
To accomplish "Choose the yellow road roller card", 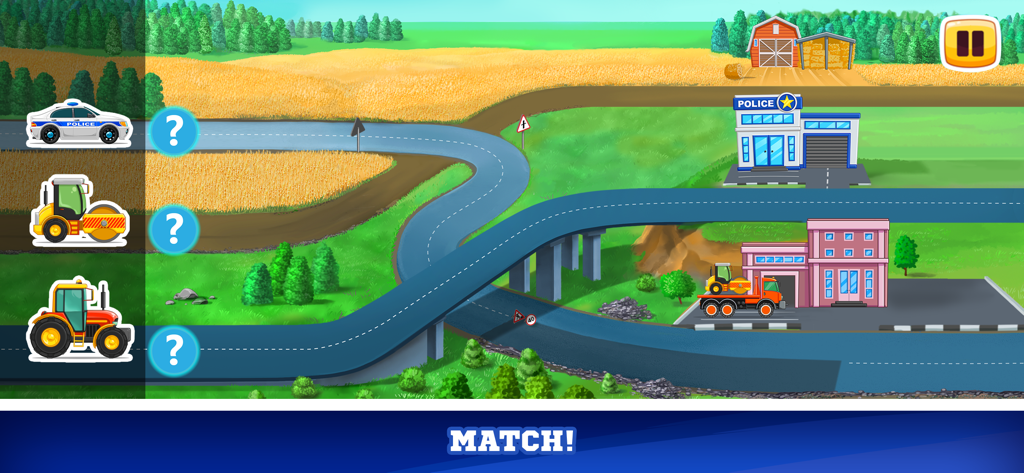I will click(x=79, y=213).
